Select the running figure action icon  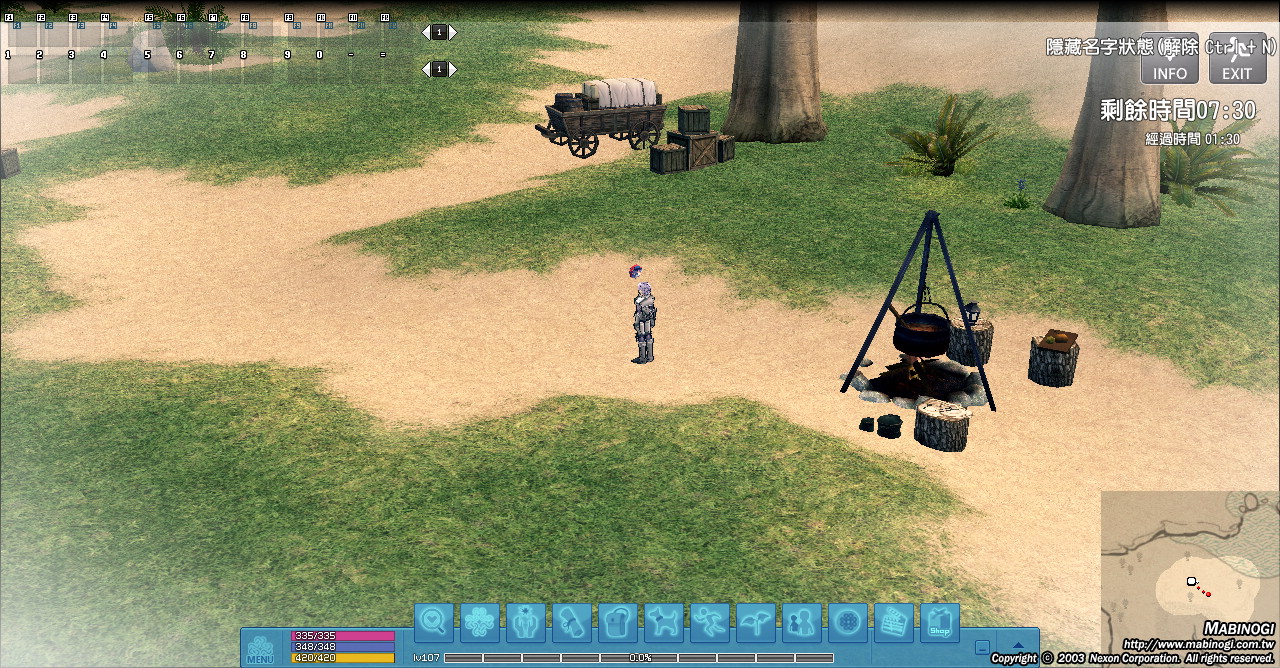click(710, 622)
